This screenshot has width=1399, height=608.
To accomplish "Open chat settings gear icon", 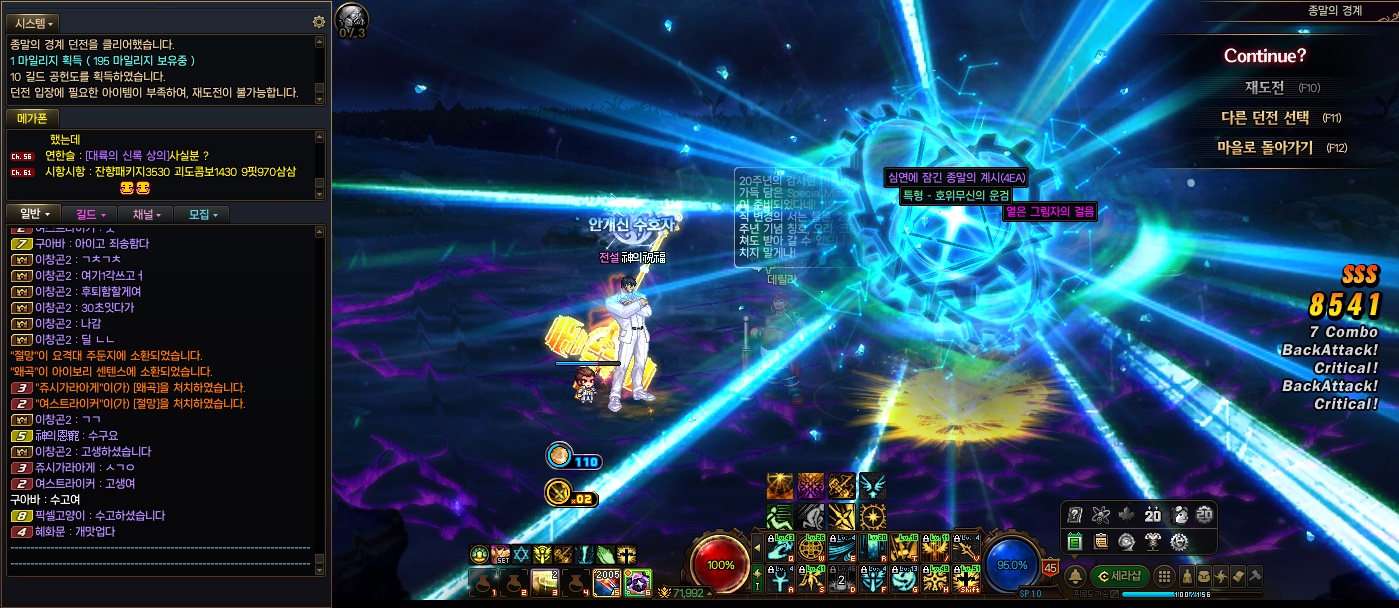I will tap(319, 22).
